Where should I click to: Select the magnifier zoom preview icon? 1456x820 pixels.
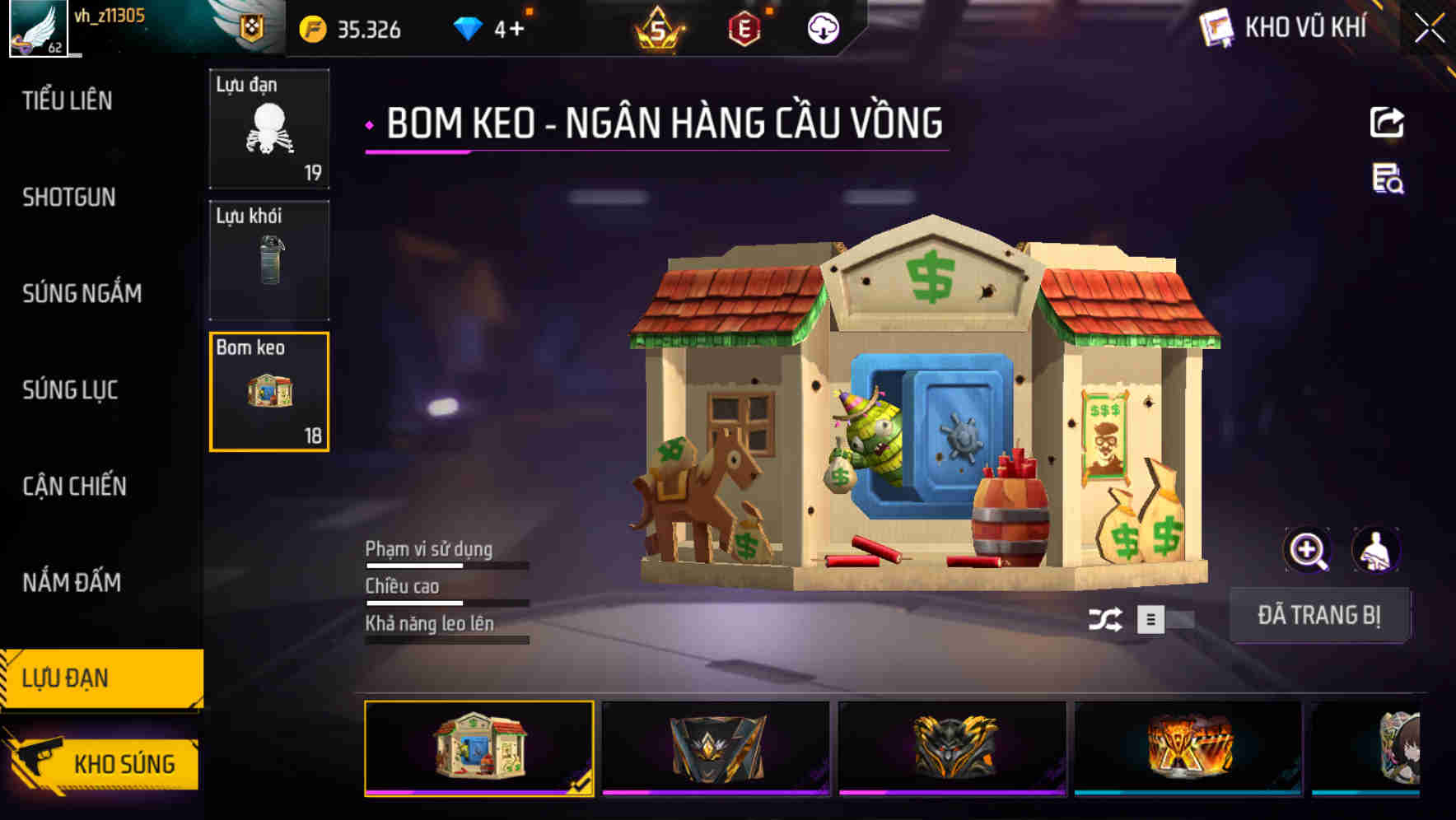1308,549
